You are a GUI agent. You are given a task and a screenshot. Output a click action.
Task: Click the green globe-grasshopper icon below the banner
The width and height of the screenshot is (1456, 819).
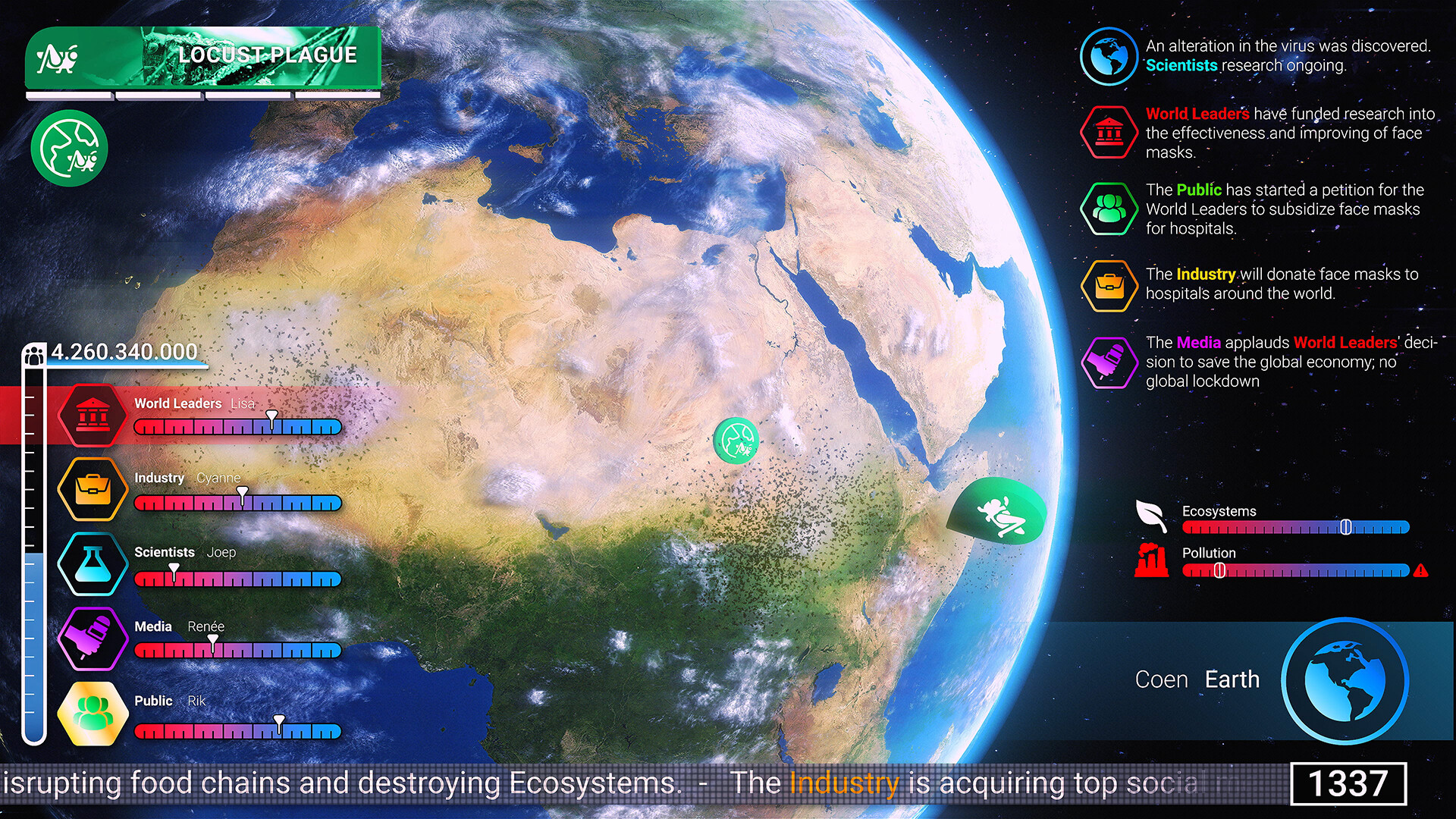[x=69, y=148]
